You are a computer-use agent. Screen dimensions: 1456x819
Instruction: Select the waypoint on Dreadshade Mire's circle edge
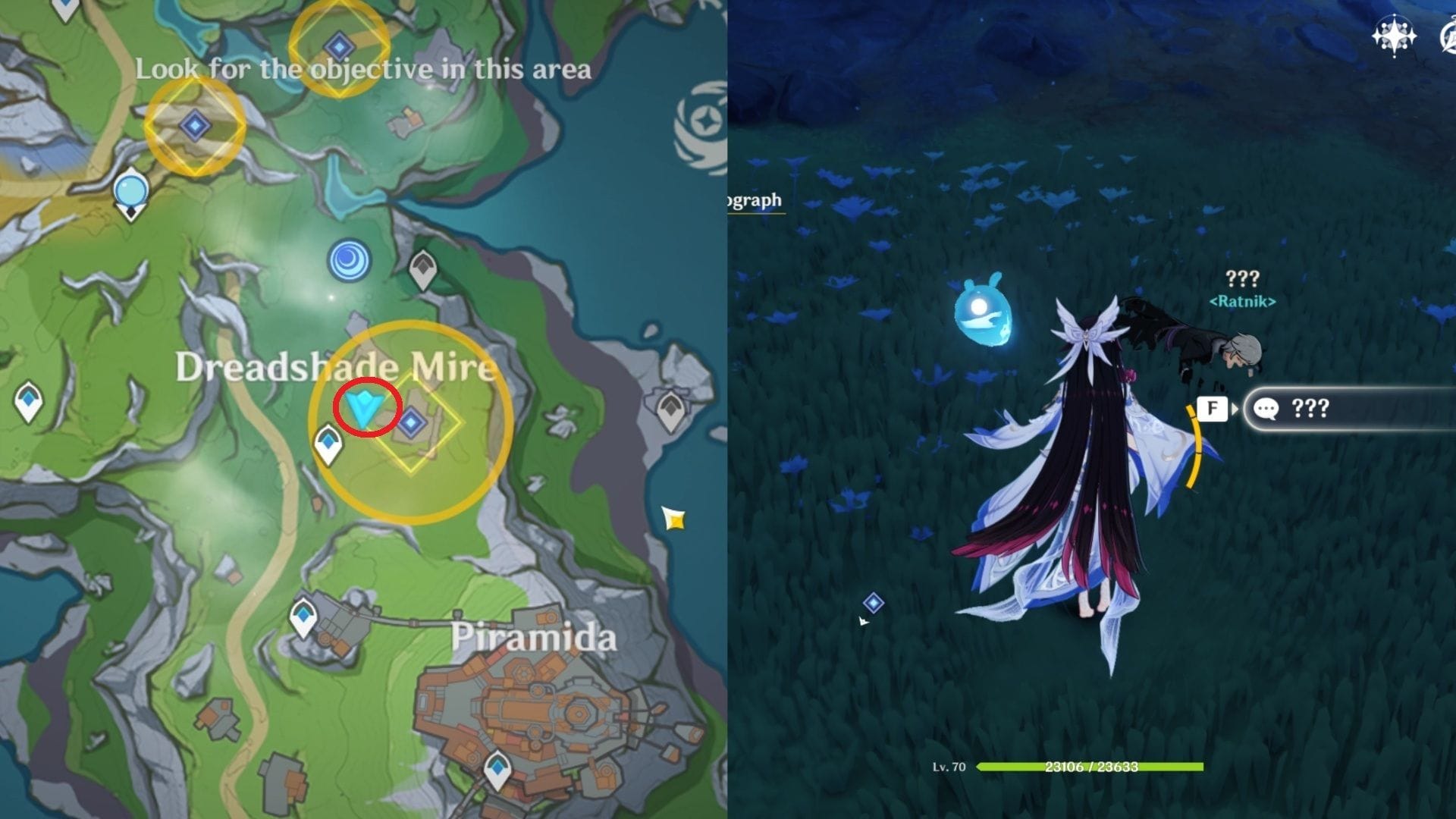coord(328,444)
